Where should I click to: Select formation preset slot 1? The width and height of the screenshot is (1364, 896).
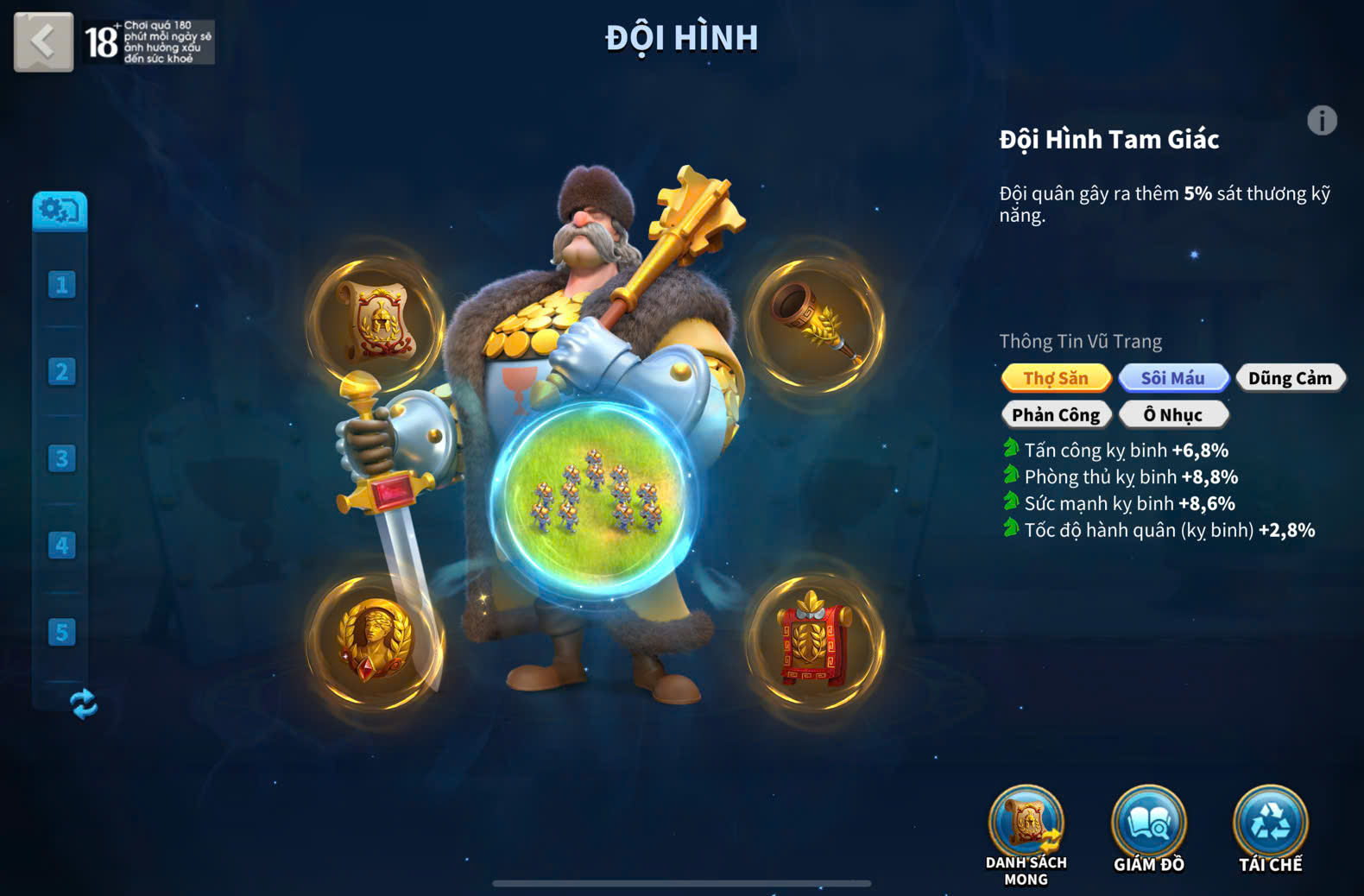click(x=61, y=285)
